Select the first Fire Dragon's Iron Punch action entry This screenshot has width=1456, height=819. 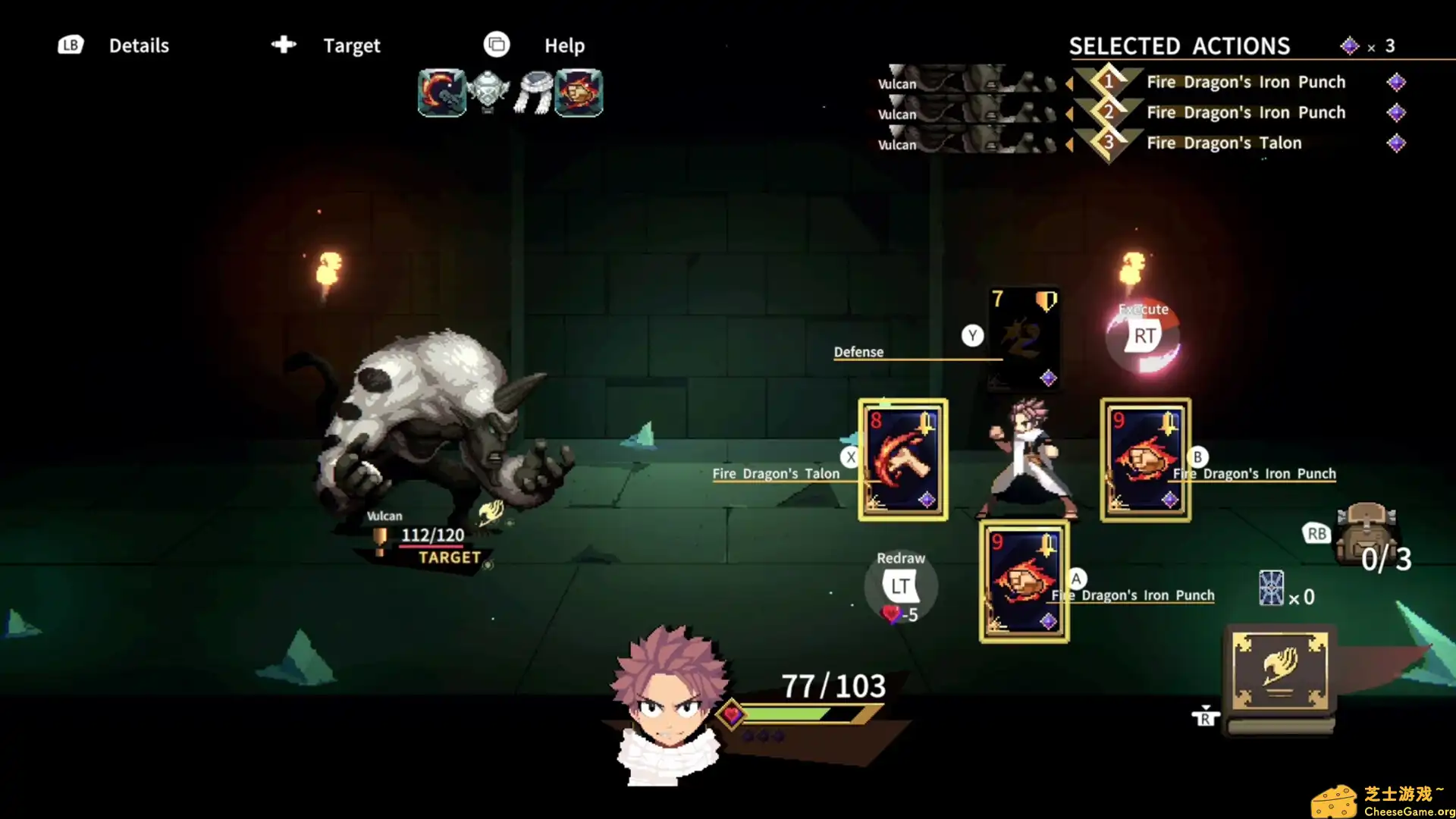1245,82
